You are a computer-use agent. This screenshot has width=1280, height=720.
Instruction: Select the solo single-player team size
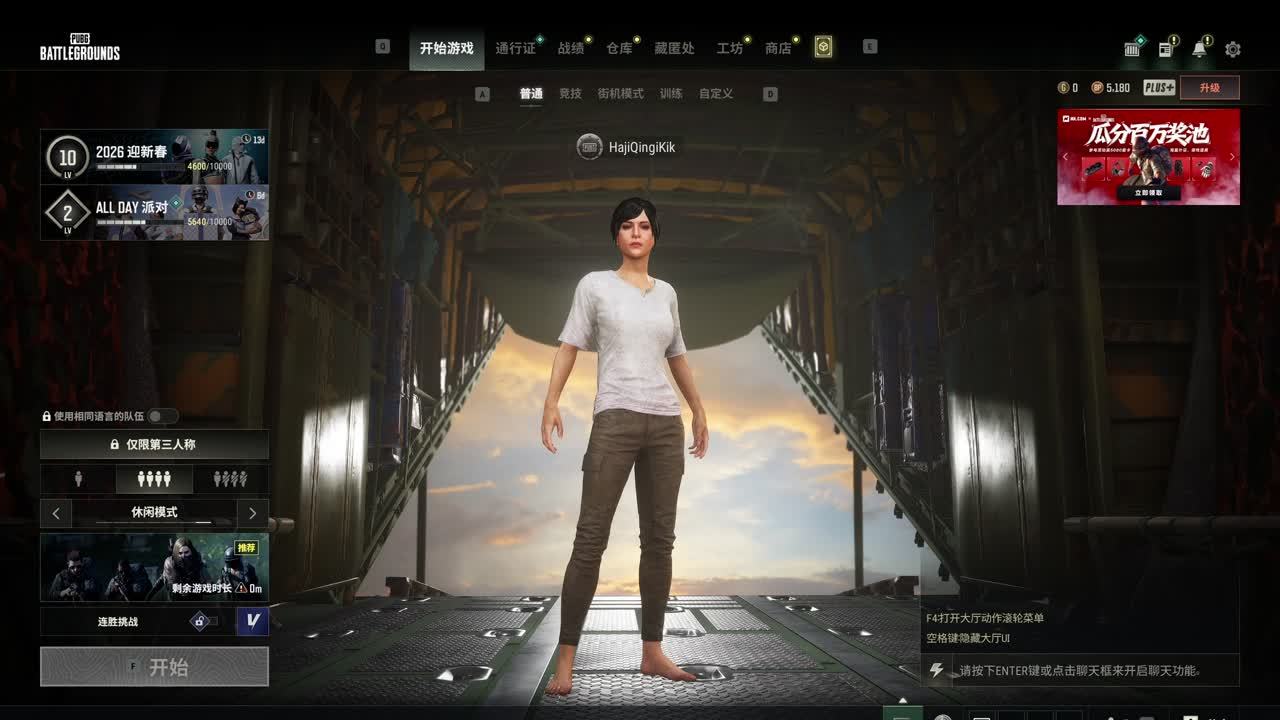78,480
